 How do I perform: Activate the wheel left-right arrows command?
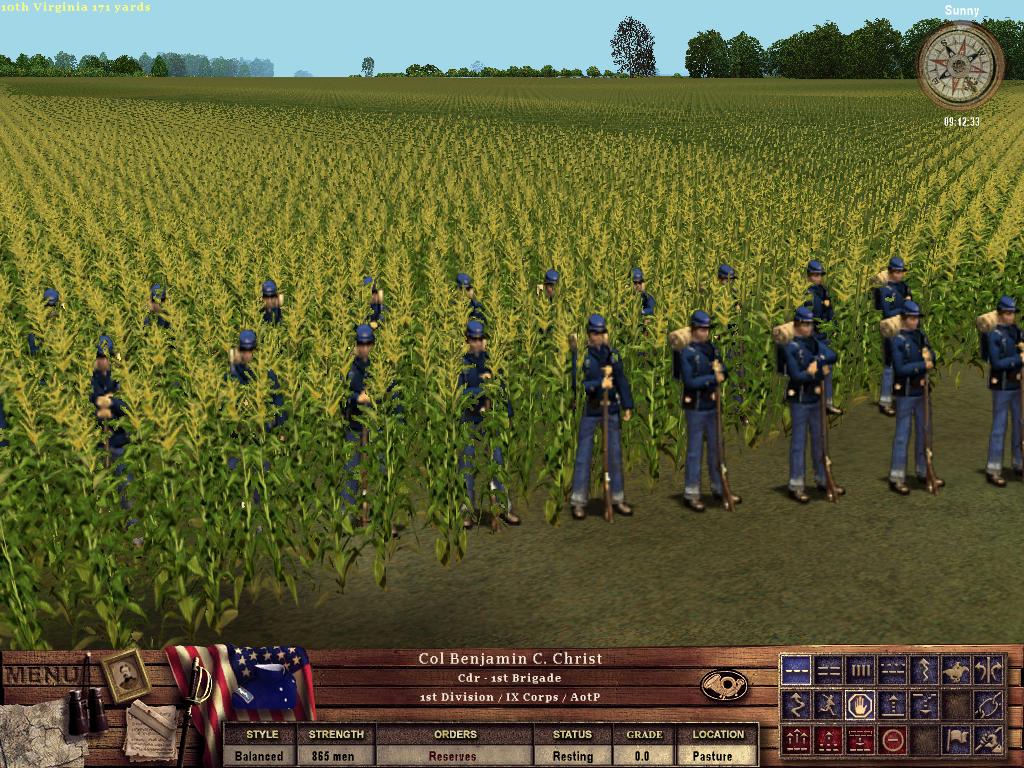click(988, 670)
